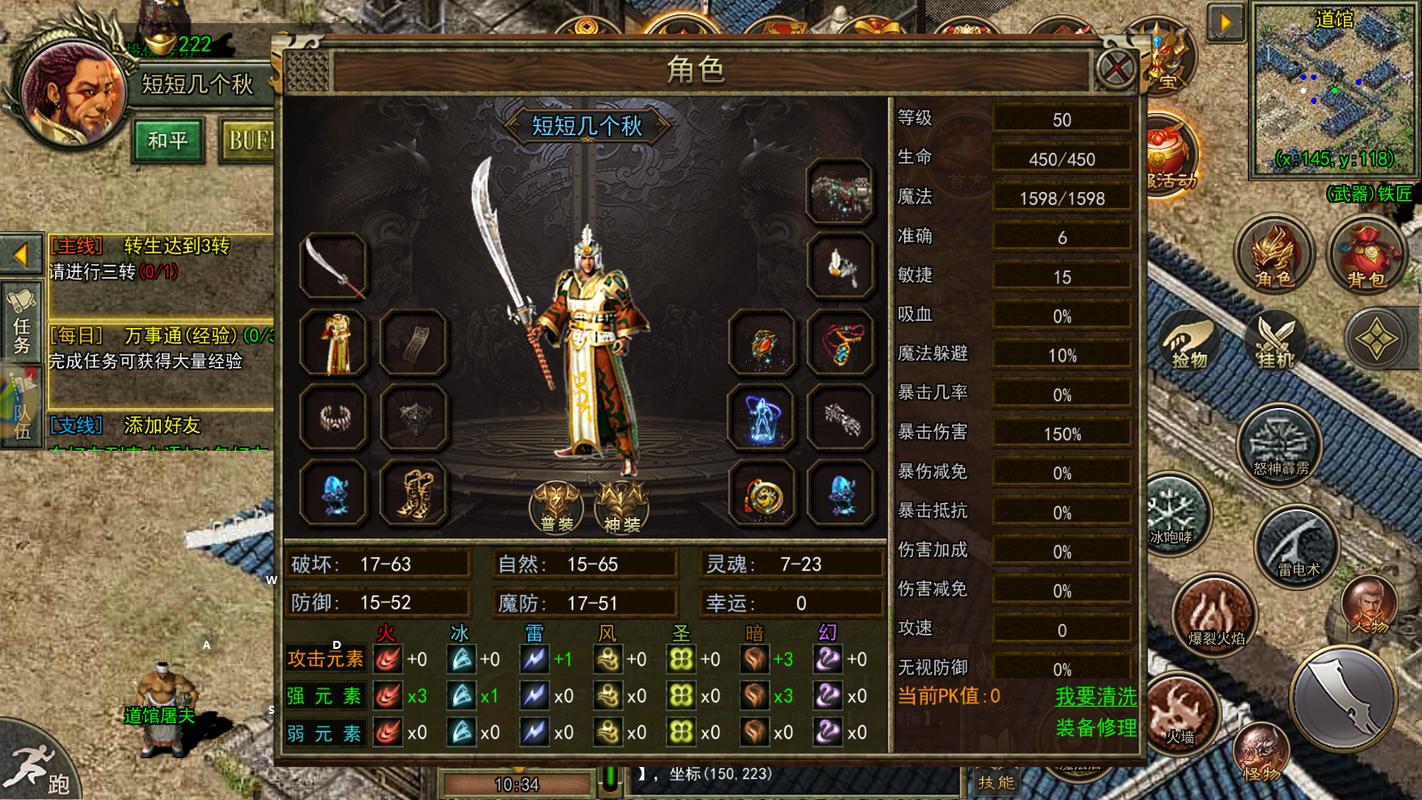Open the 背包 bag icon
Image resolution: width=1422 pixels, height=800 pixels.
point(1366,255)
